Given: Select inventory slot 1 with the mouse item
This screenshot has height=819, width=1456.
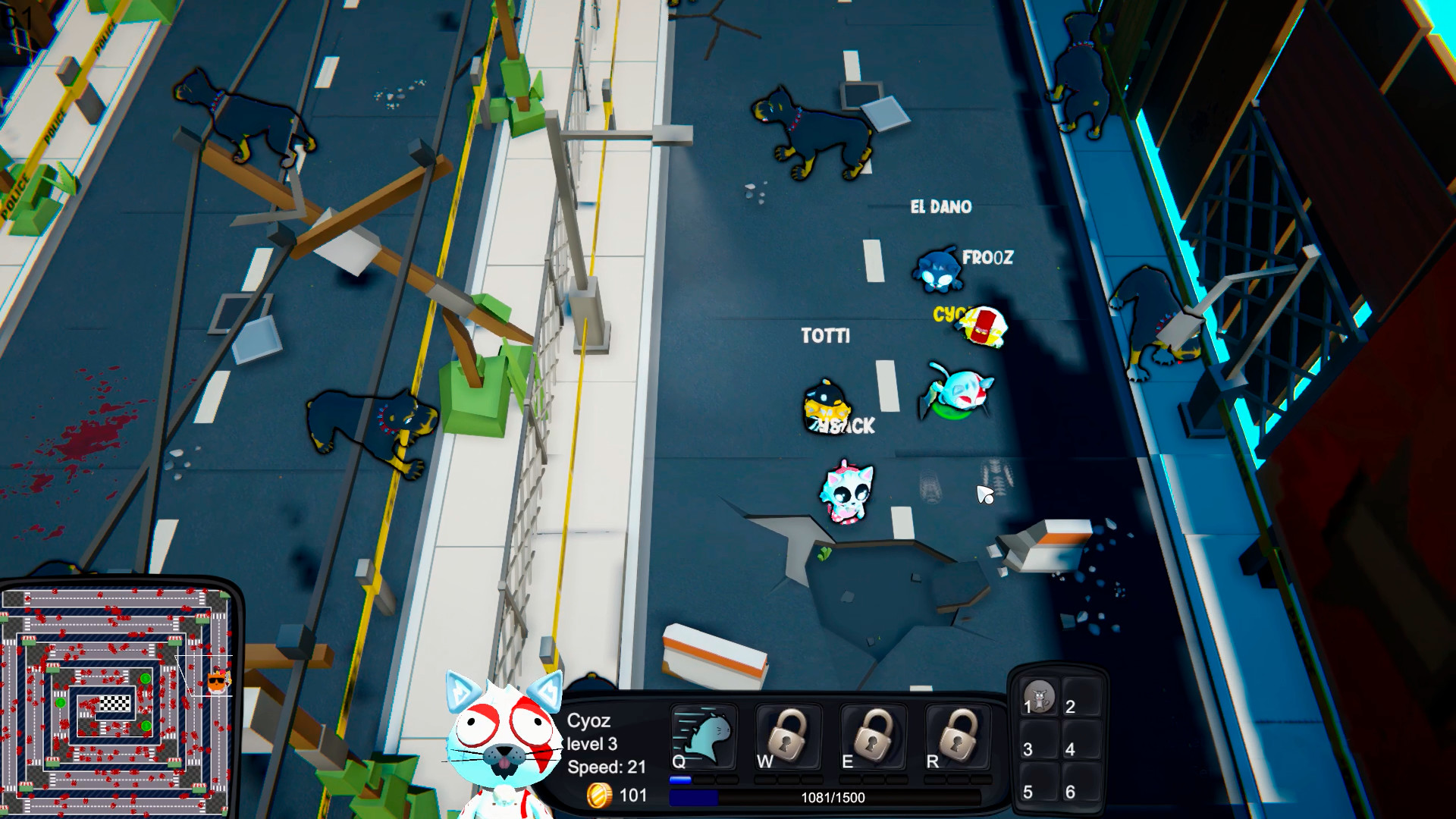Looking at the screenshot, I should [x=1038, y=697].
